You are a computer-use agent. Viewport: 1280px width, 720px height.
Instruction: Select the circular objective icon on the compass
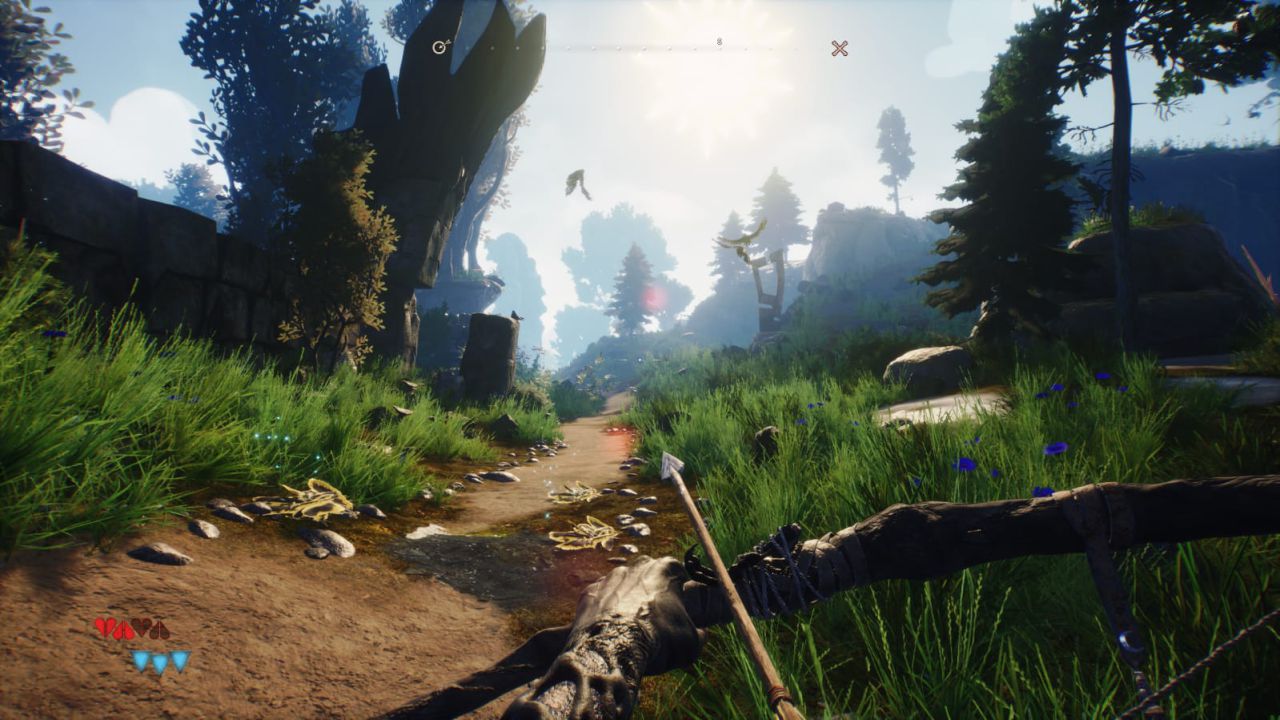[x=439, y=47]
